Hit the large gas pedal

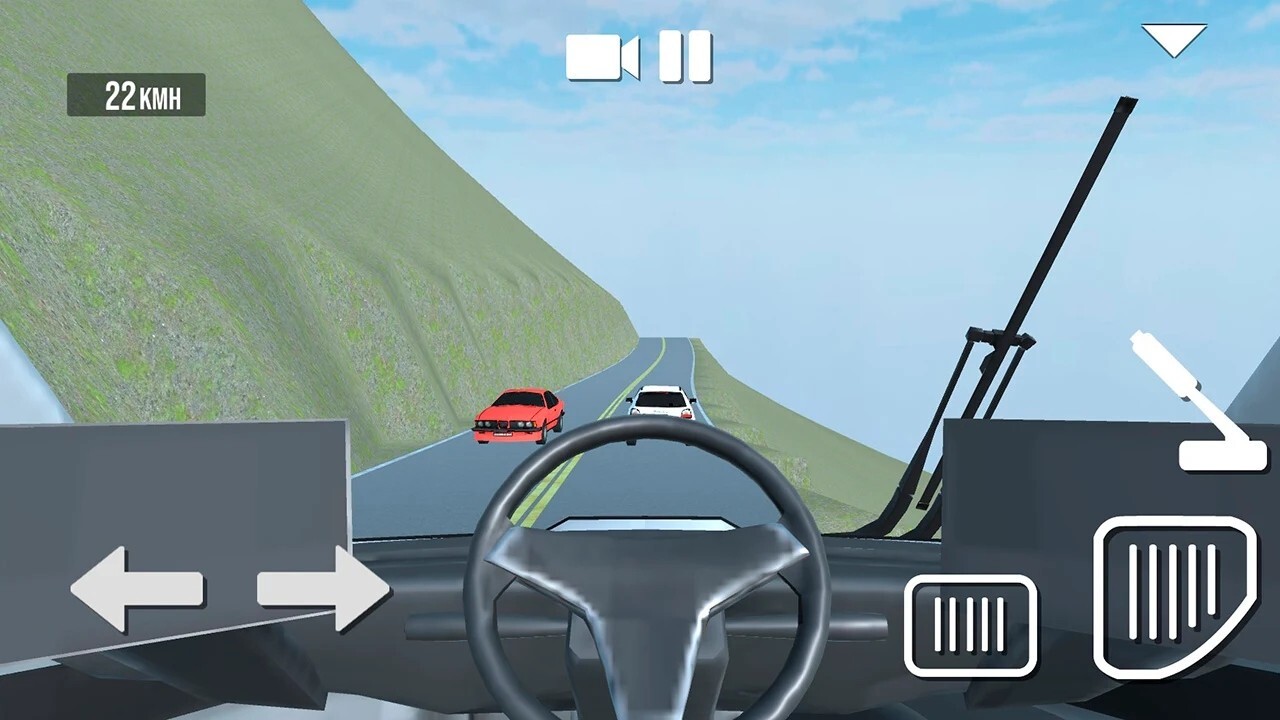pyautogui.click(x=1173, y=596)
